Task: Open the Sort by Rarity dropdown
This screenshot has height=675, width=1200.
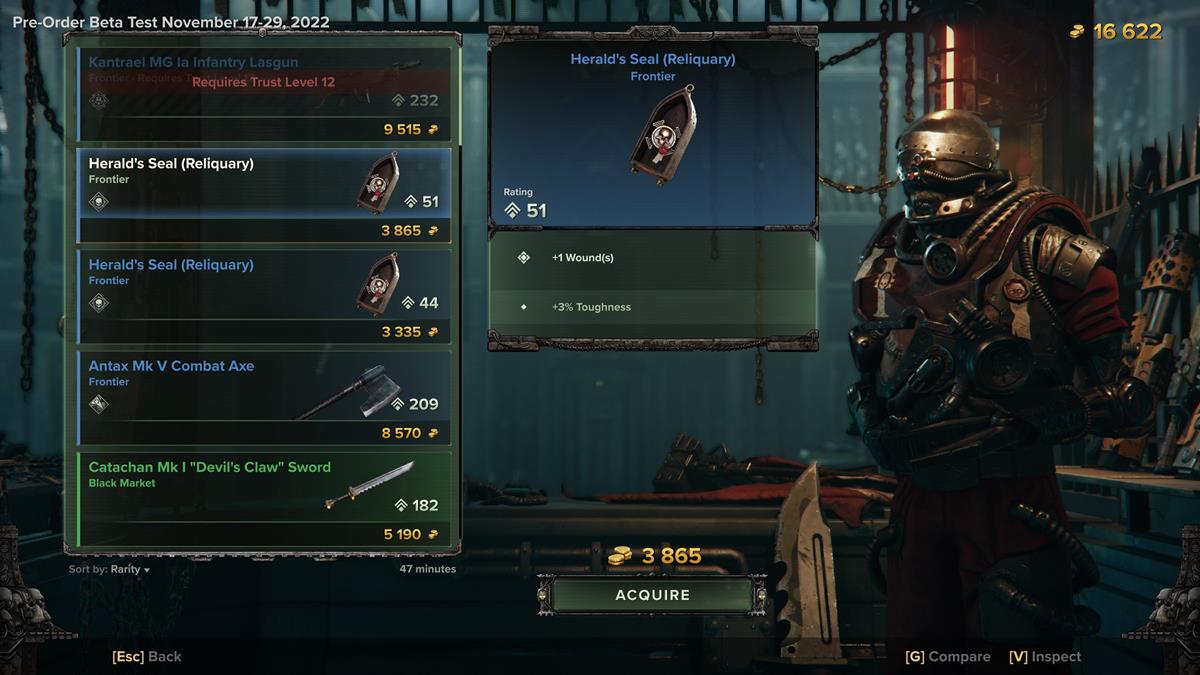Action: pos(110,570)
